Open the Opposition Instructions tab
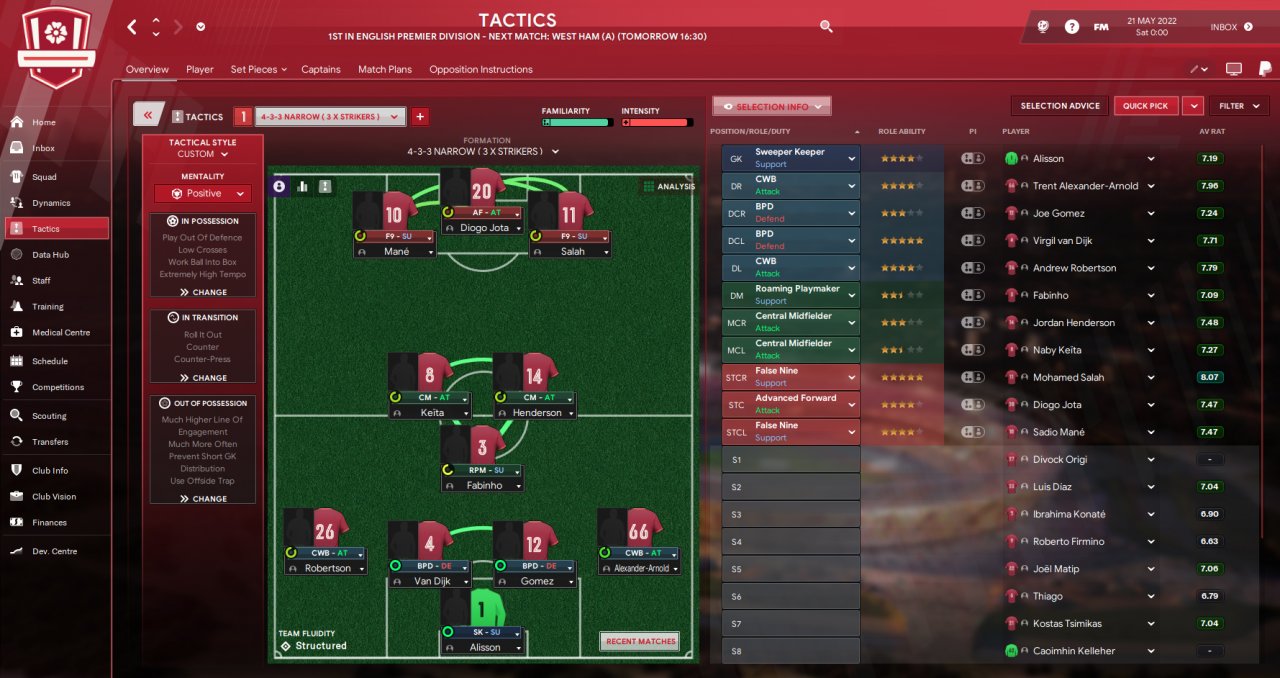The height and width of the screenshot is (678, 1280). coord(480,70)
